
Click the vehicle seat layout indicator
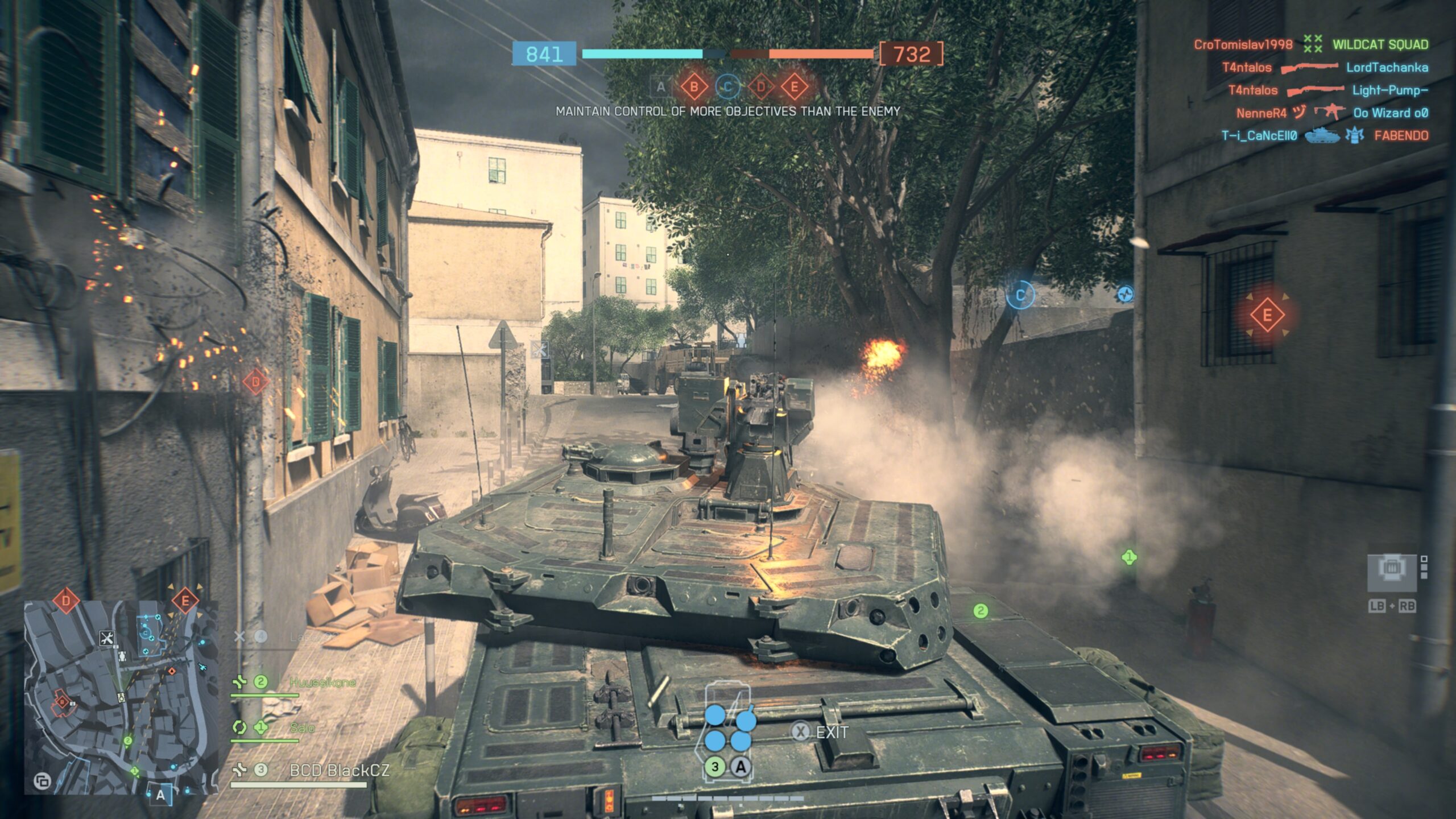coord(729,733)
